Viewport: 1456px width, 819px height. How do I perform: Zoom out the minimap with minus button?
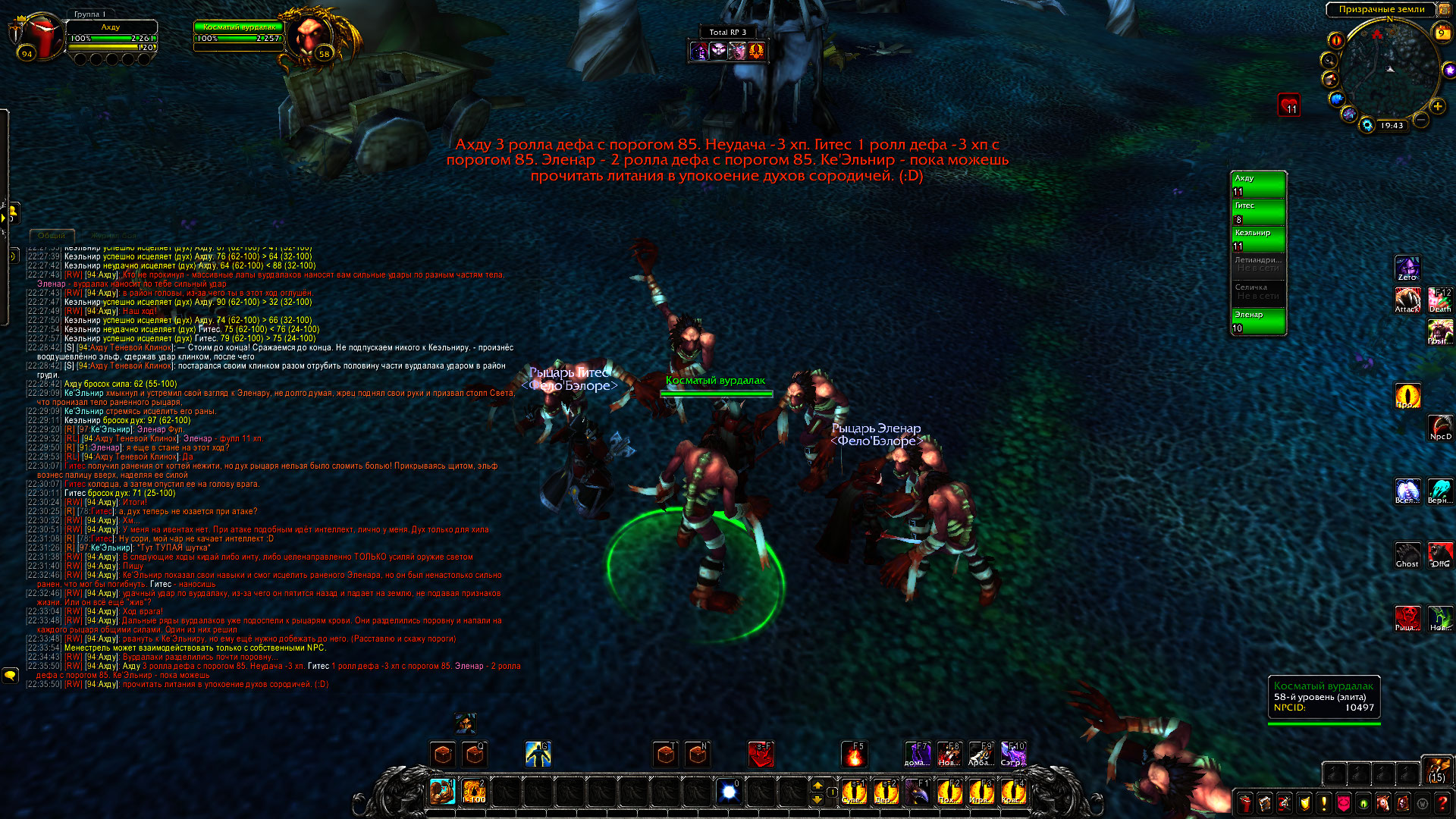[1420, 120]
